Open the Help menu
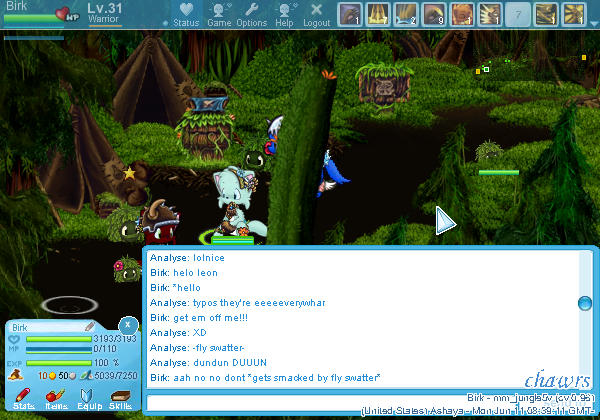Screen dimensions: 600x420 pyautogui.click(x=285, y=14)
